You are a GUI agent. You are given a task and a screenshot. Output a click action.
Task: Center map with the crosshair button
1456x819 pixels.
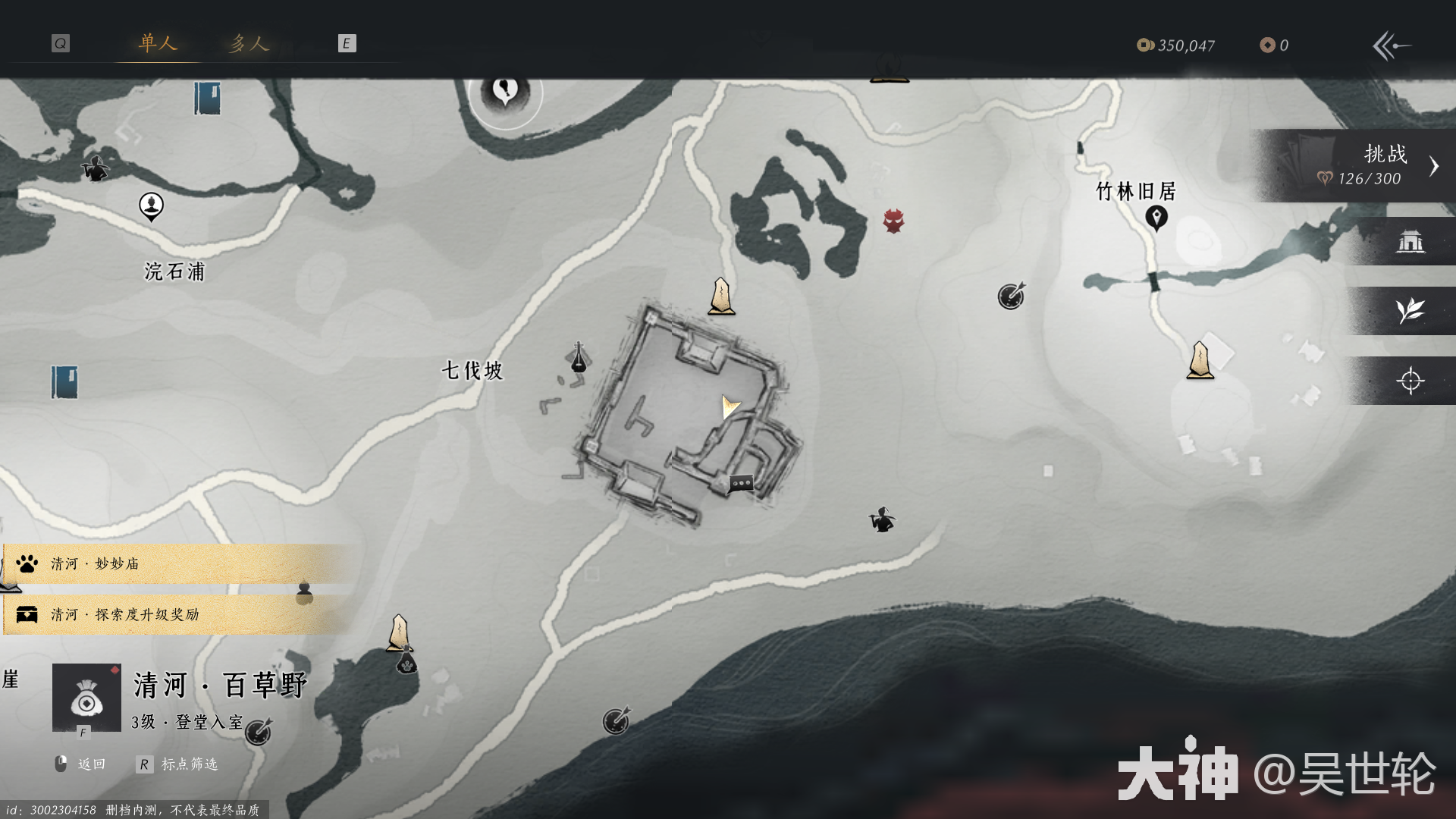[x=1410, y=381]
